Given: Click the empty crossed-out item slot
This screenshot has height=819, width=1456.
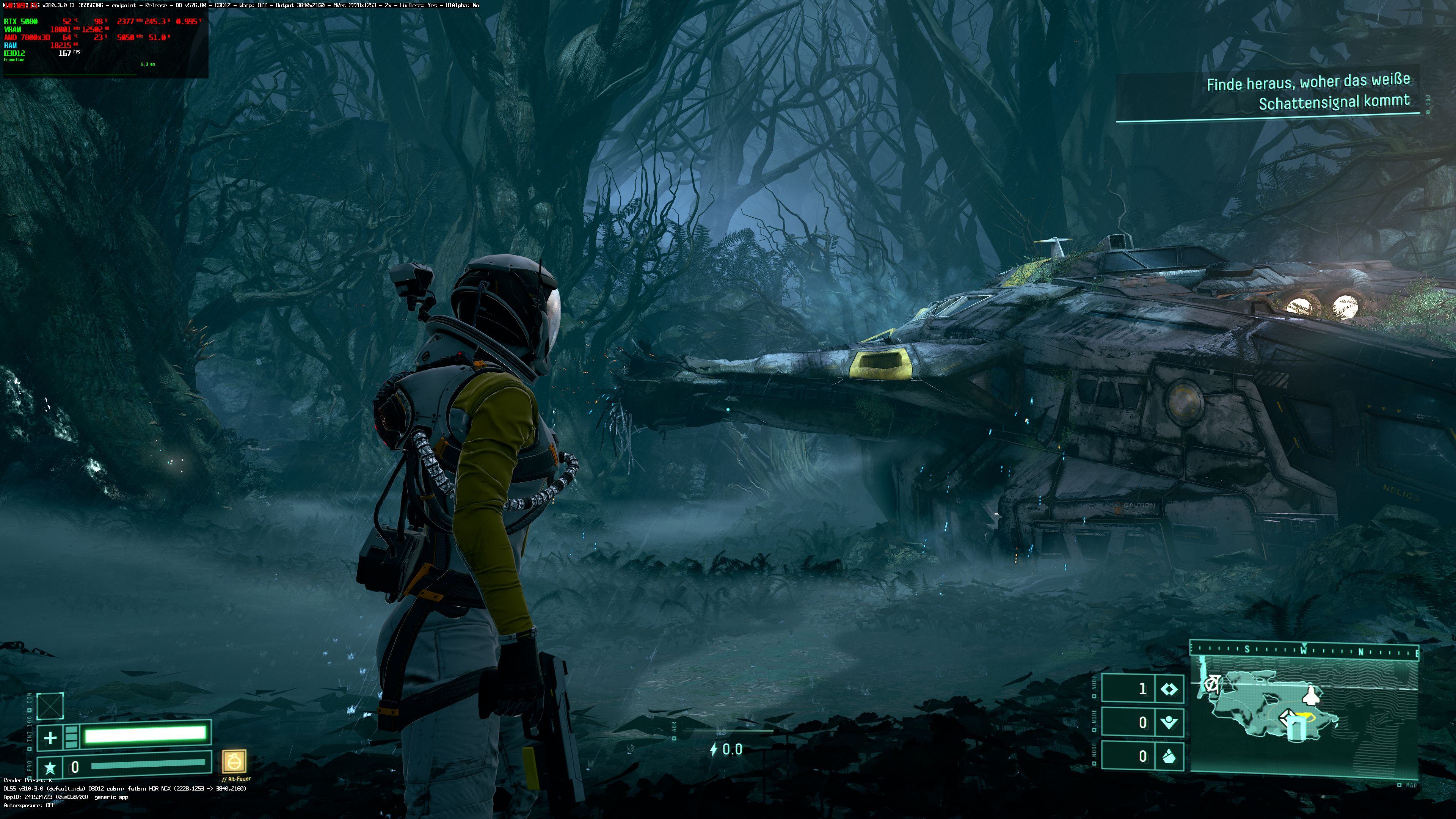Looking at the screenshot, I should click(50, 706).
